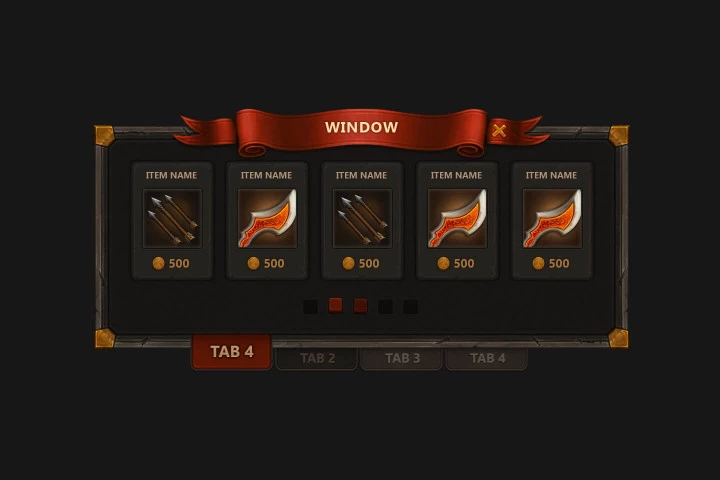The height and width of the screenshot is (480, 720).
Task: Select the highlighted red TAB 4 tab
Action: pos(231,352)
